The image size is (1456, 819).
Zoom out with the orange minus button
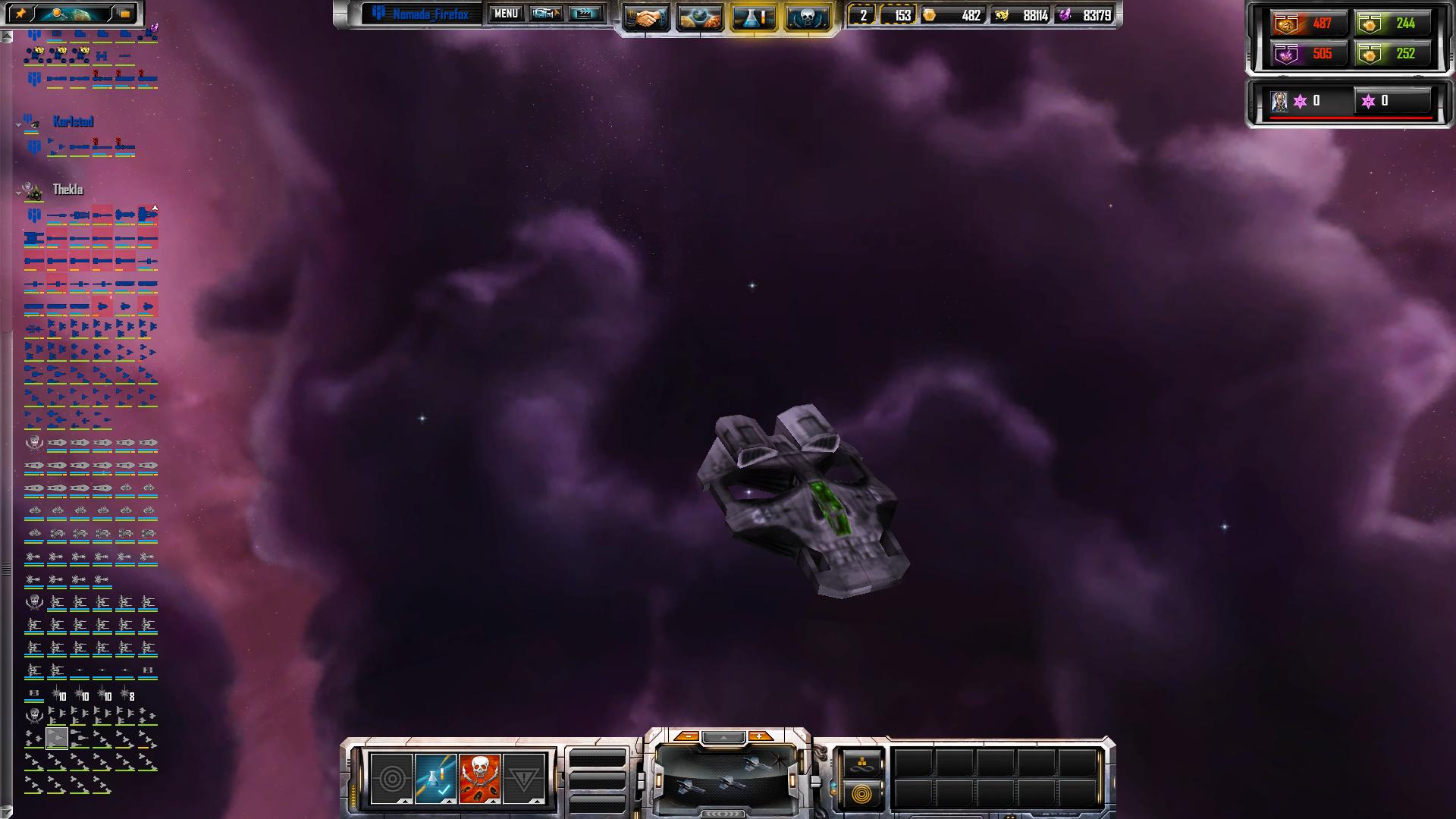pos(687,736)
